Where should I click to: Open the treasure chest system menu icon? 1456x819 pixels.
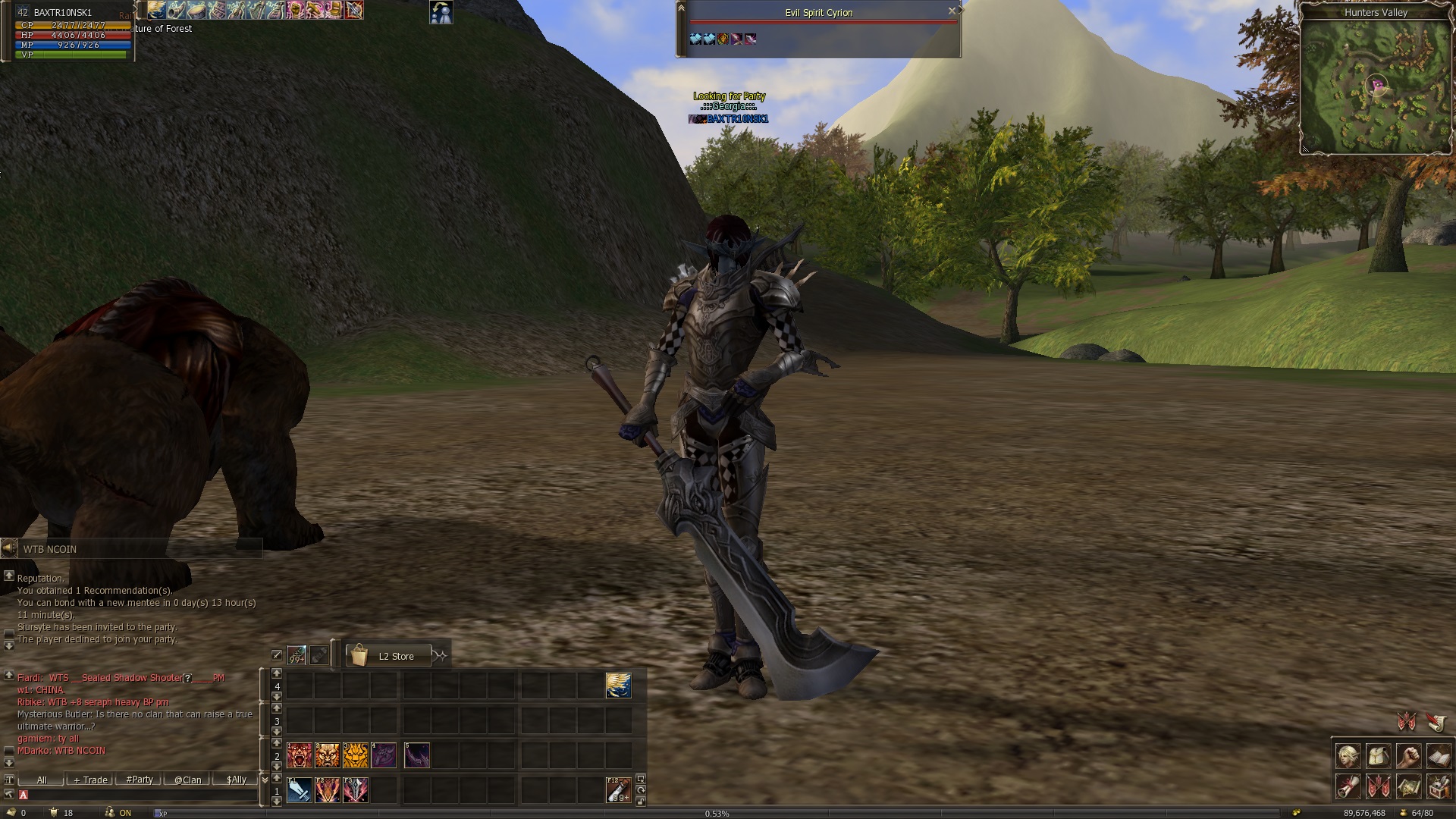[x=1439, y=786]
